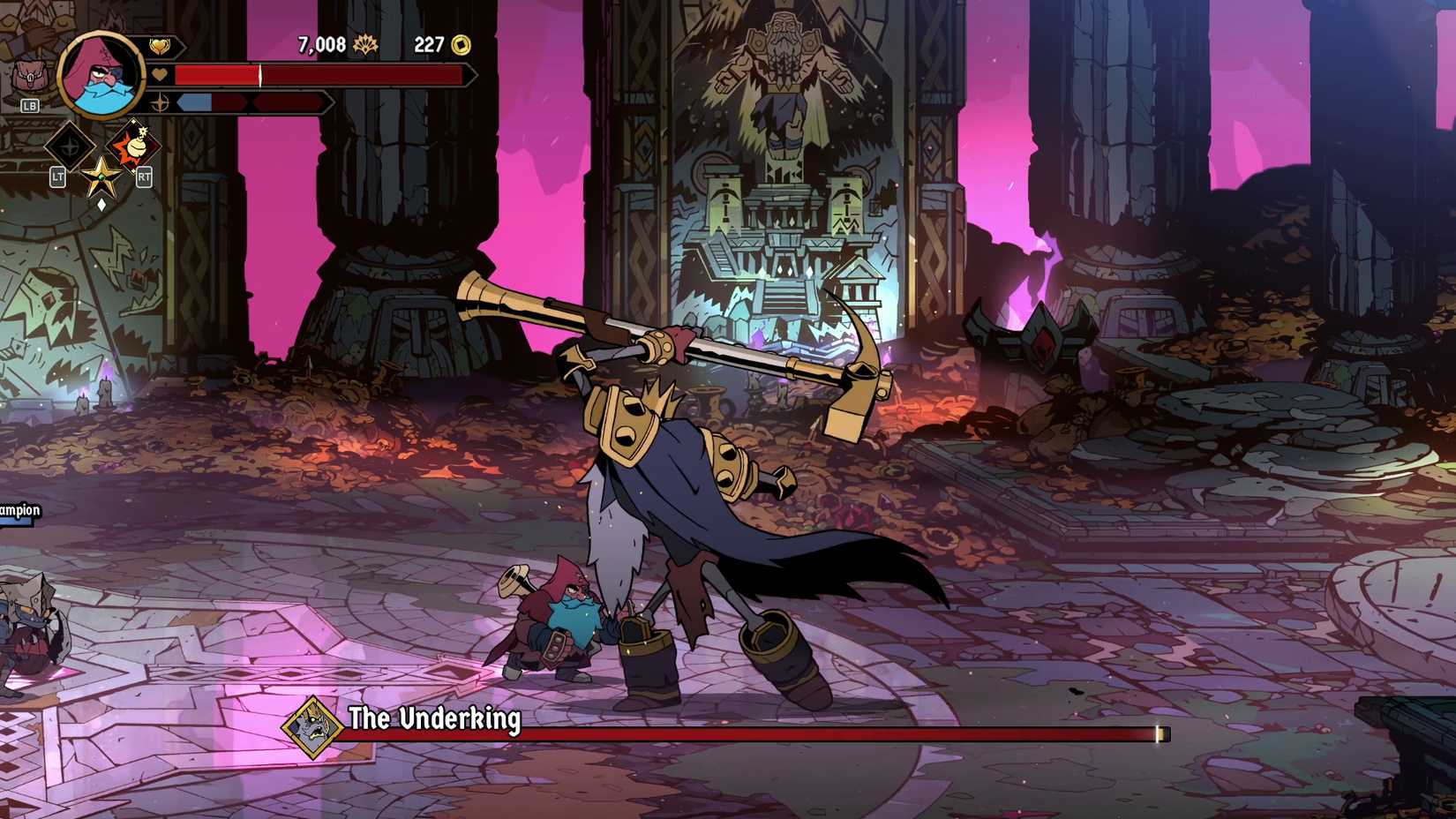Screen dimensions: 1456x819
Task: Expand the small diamond marker below the star icon
Action: point(102,203)
